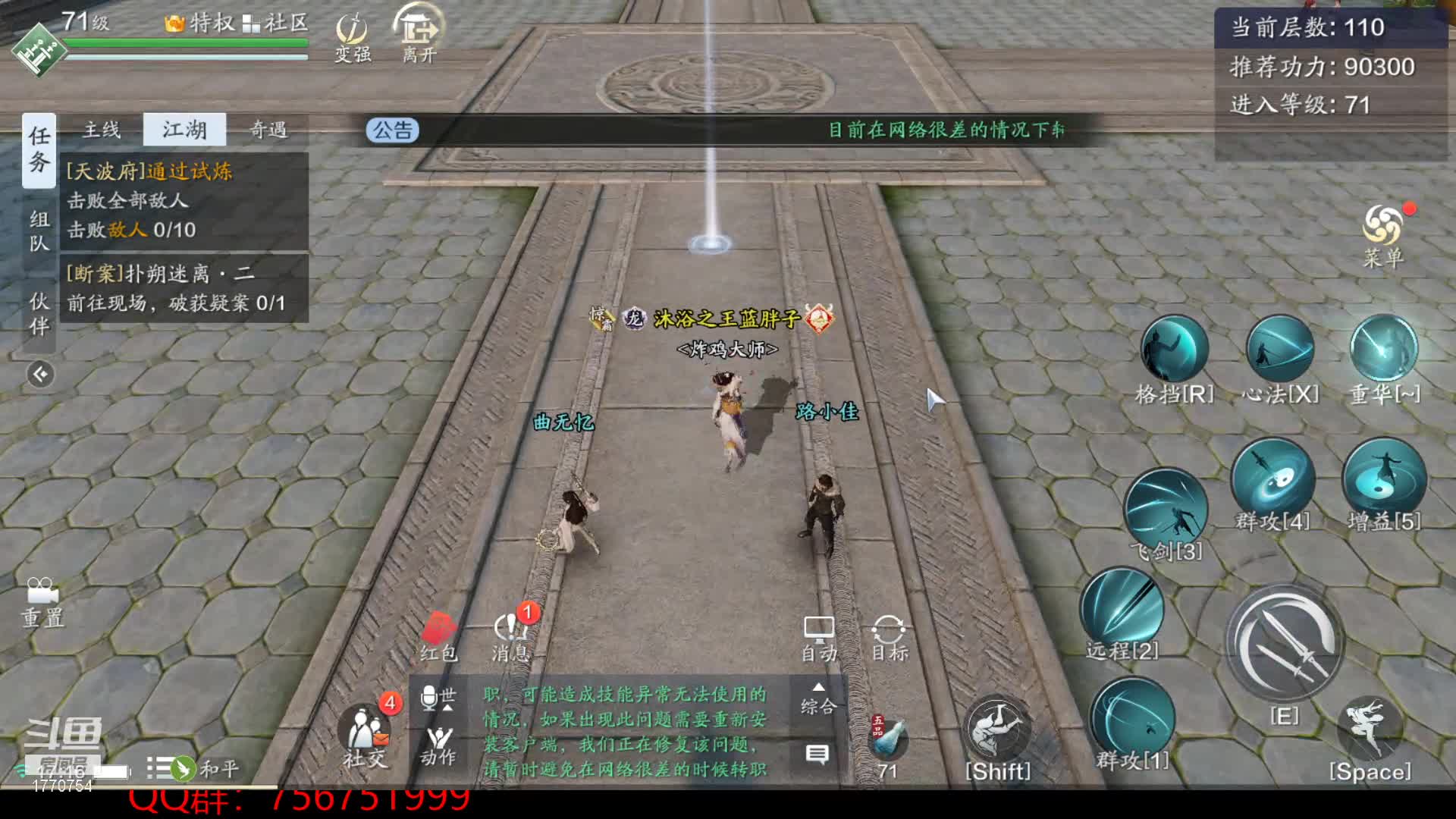Toggle 自动 auto-combat mode
Image resolution: width=1456 pixels, height=819 pixels.
(x=819, y=639)
